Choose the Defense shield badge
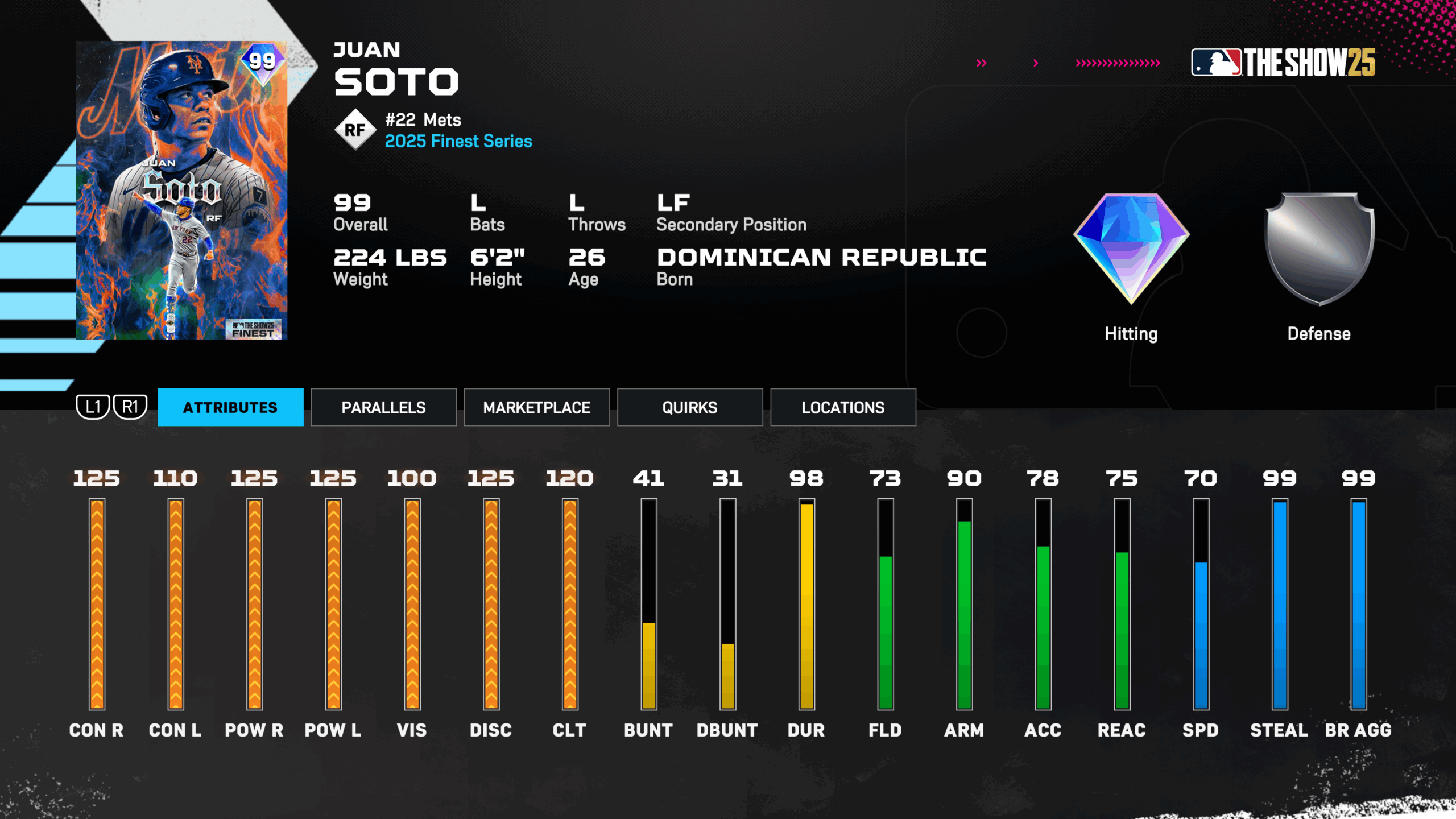Viewport: 1456px width, 819px height. (x=1319, y=249)
